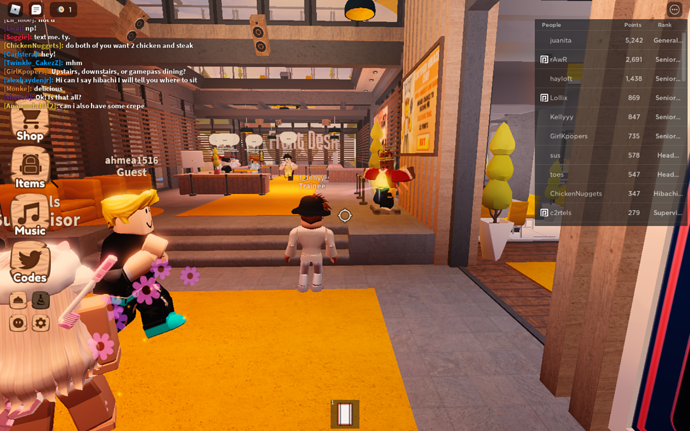Click the smiley face emote icon
The image size is (690, 431).
tap(18, 323)
